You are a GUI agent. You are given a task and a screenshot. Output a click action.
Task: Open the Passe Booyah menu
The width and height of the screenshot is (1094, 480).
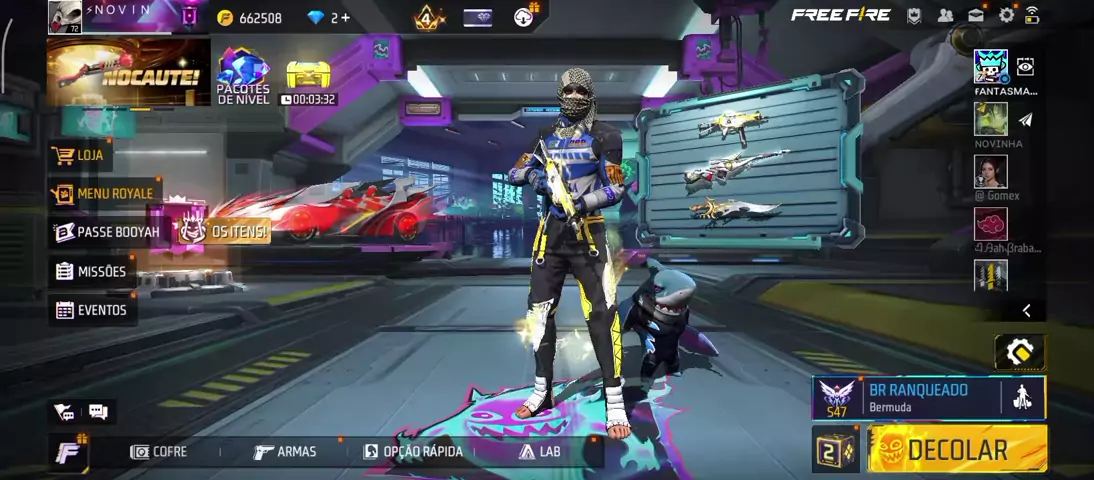[108, 232]
